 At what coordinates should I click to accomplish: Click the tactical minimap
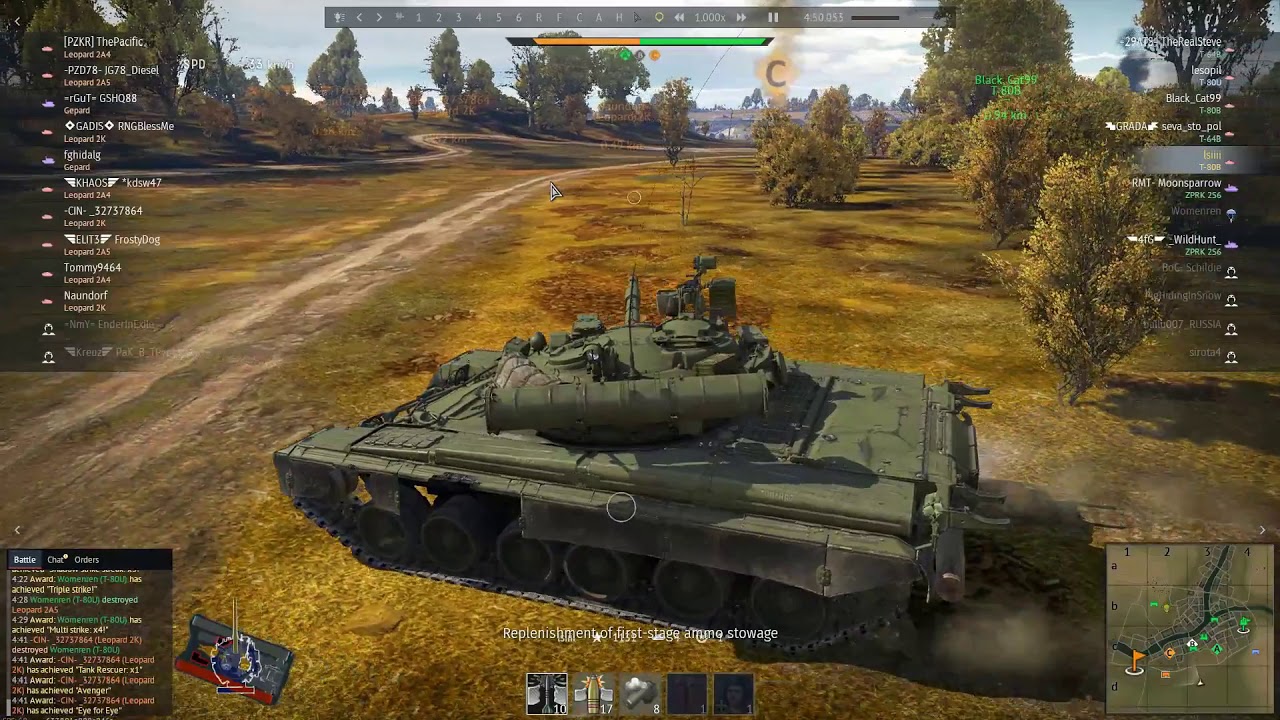point(1190,620)
